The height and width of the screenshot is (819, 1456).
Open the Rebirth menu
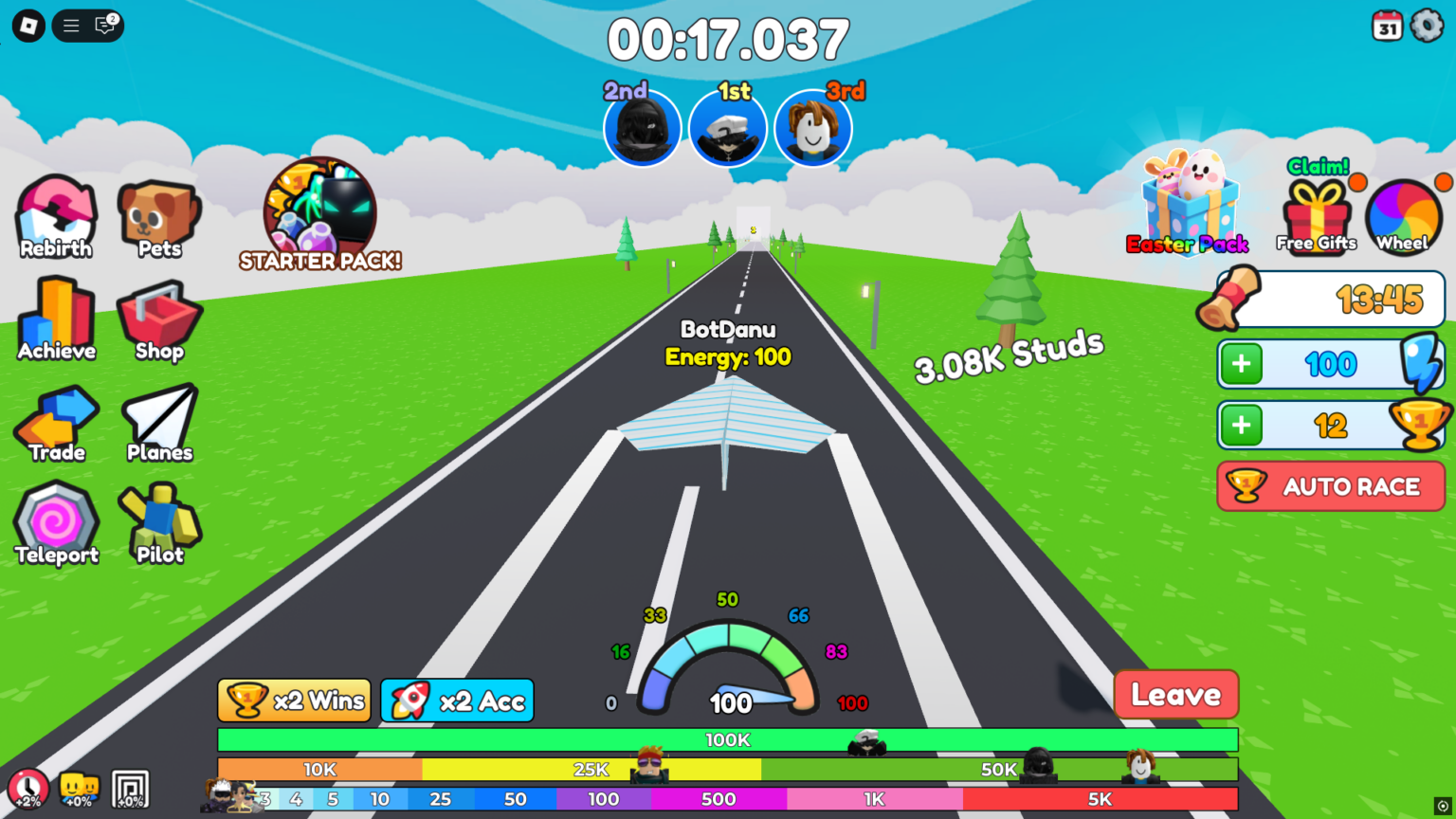click(55, 218)
